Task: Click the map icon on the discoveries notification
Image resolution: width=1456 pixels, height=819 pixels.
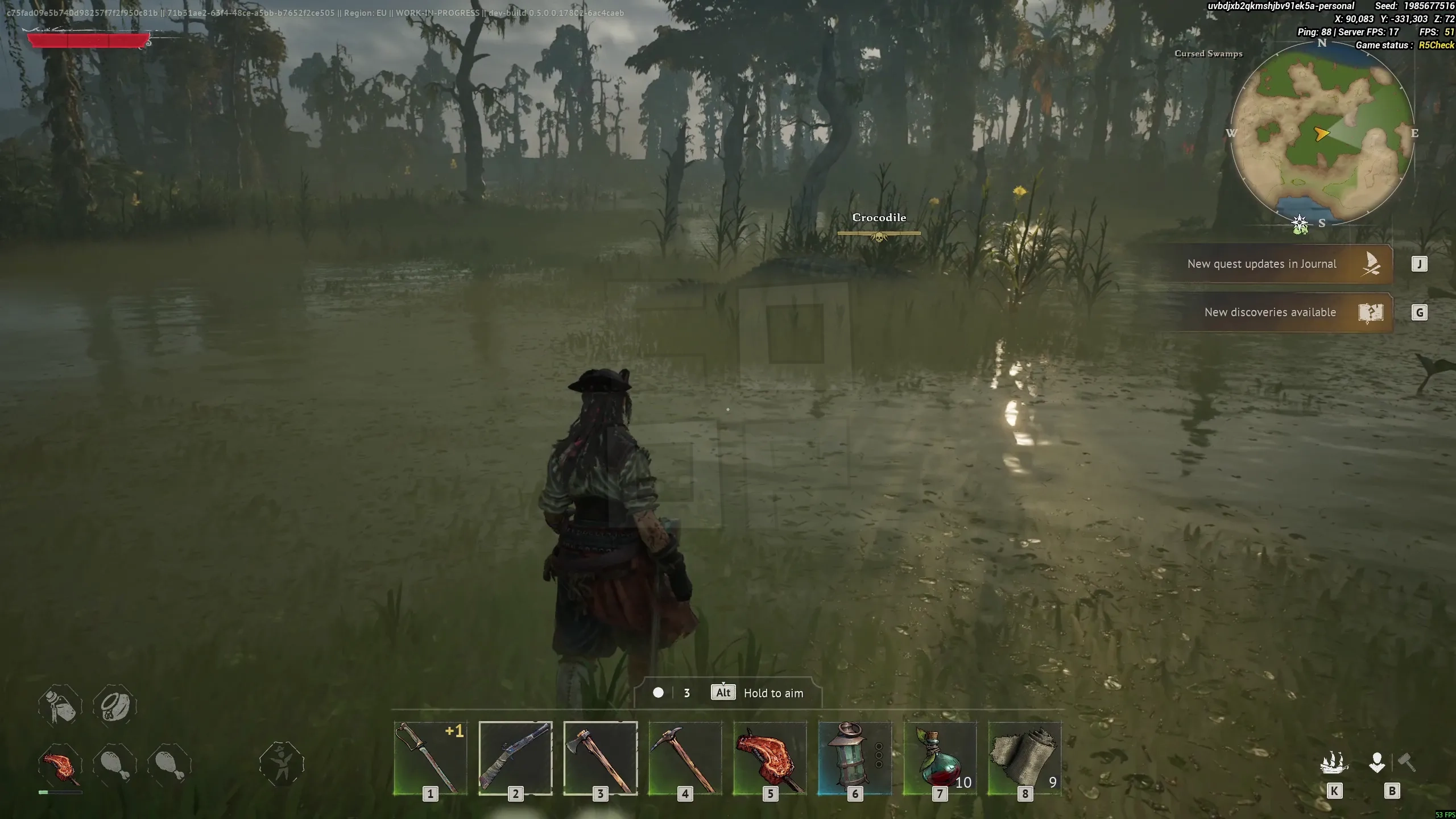Action: tap(1370, 312)
